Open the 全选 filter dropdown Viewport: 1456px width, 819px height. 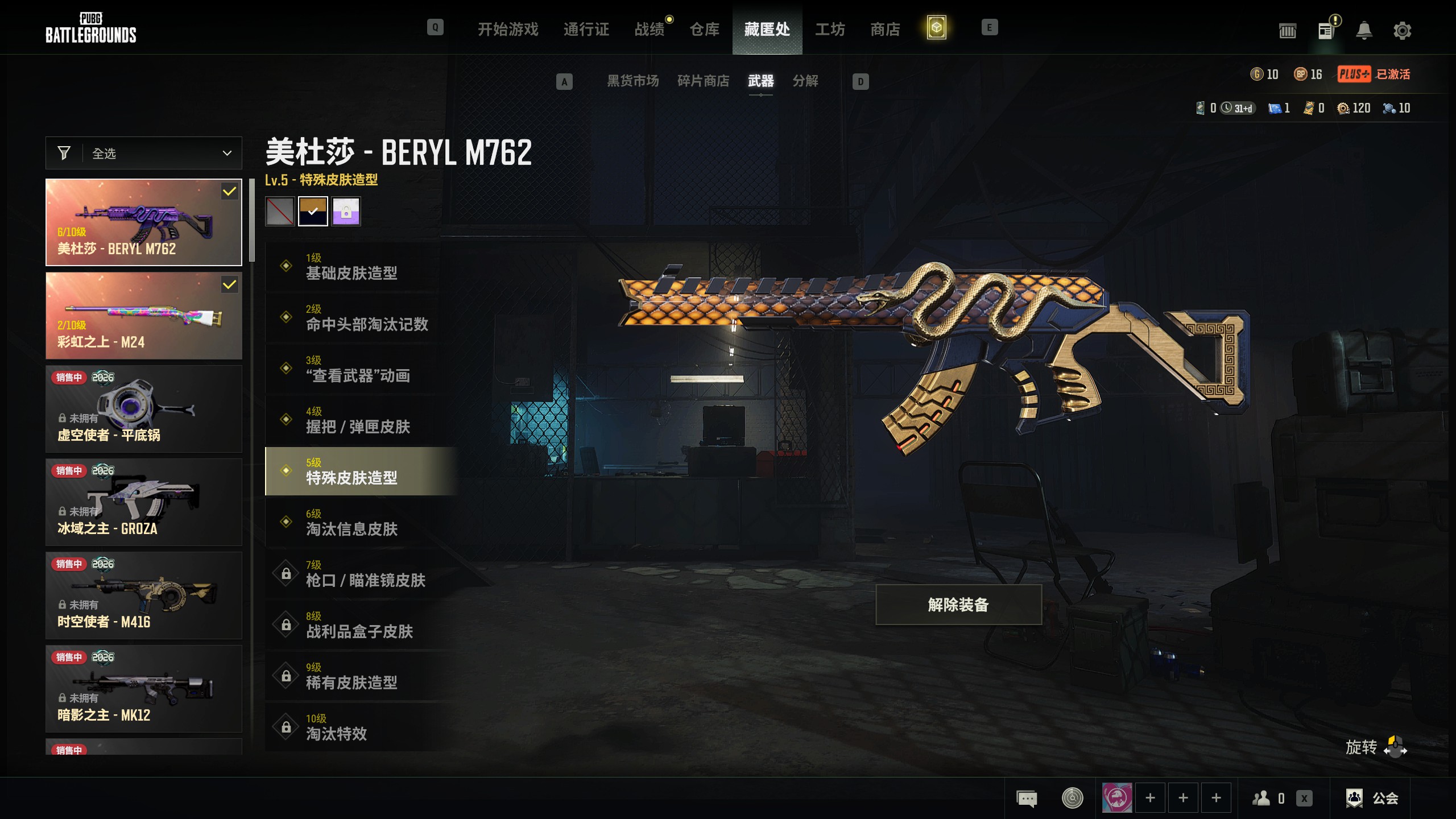coord(144,153)
